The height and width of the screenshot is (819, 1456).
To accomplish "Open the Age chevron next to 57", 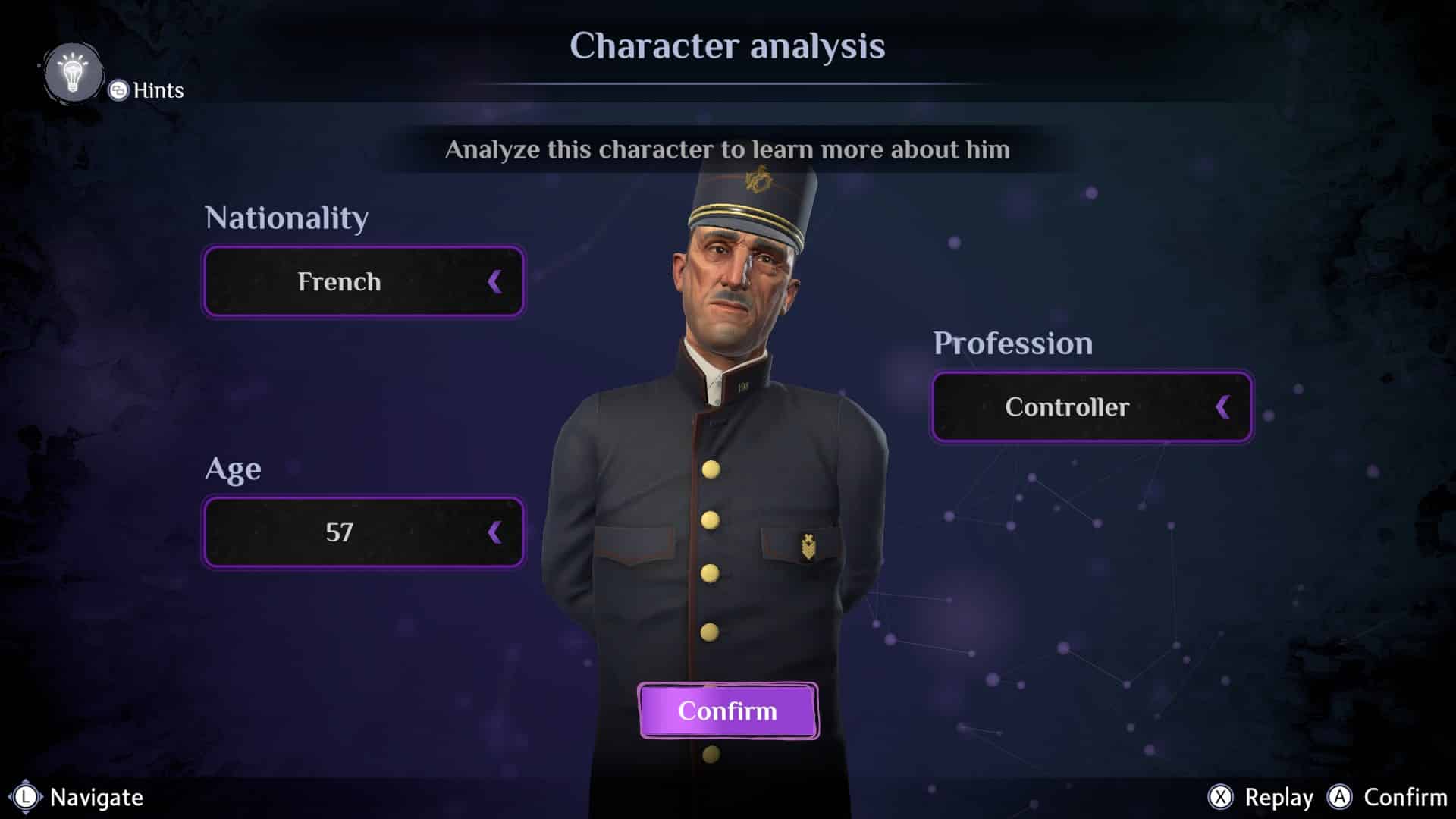I will [494, 532].
